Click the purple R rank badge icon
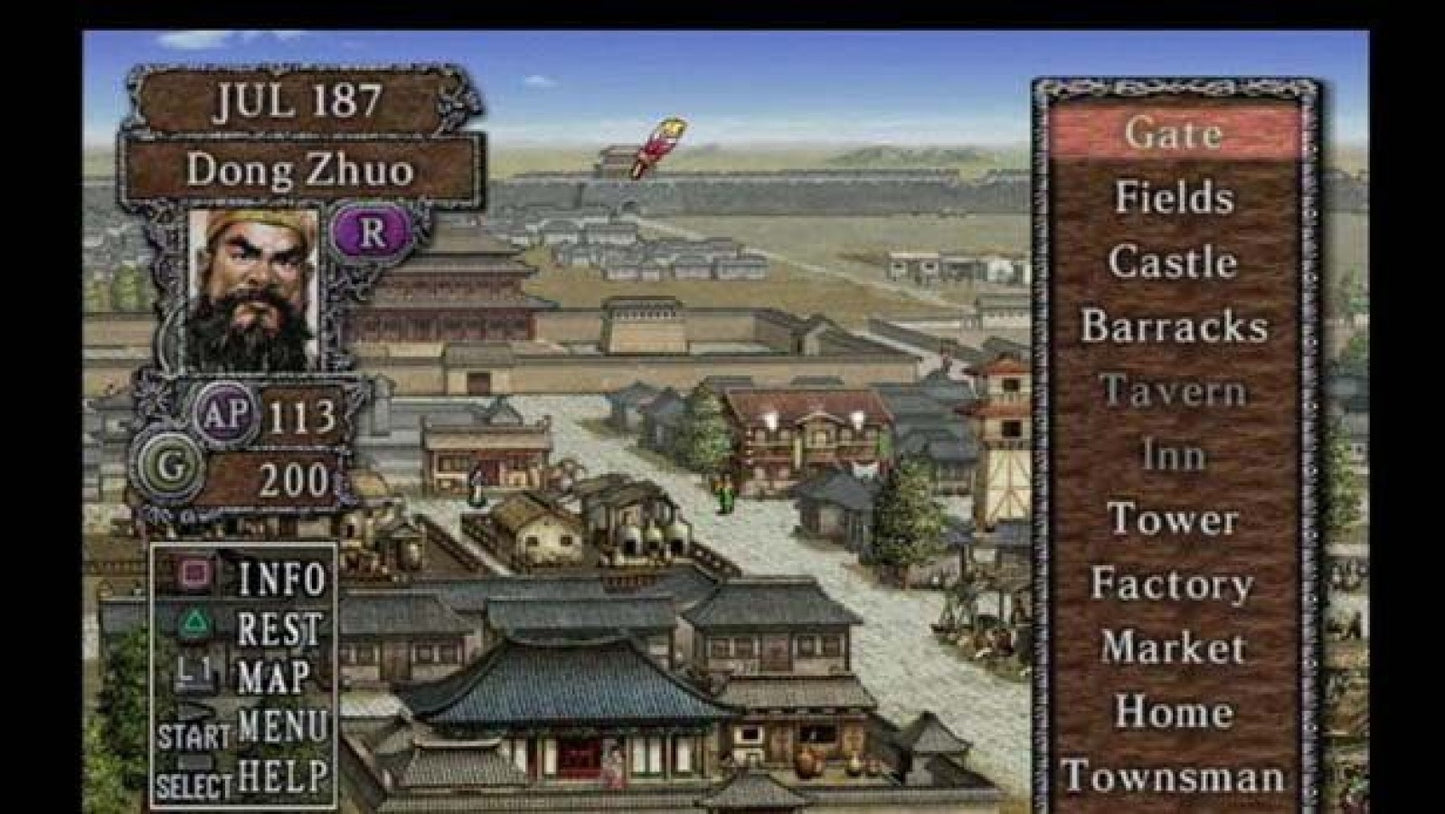This screenshot has height=814, width=1445. coord(371,231)
